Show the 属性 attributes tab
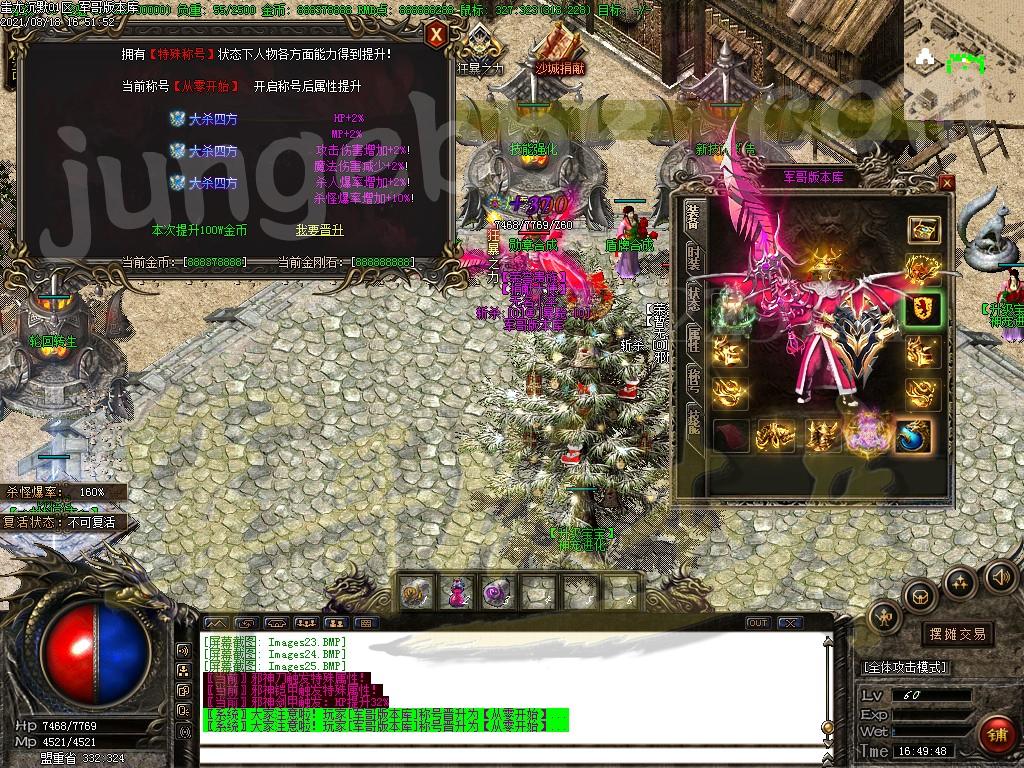Viewport: 1024px width, 768px height. pos(693,342)
